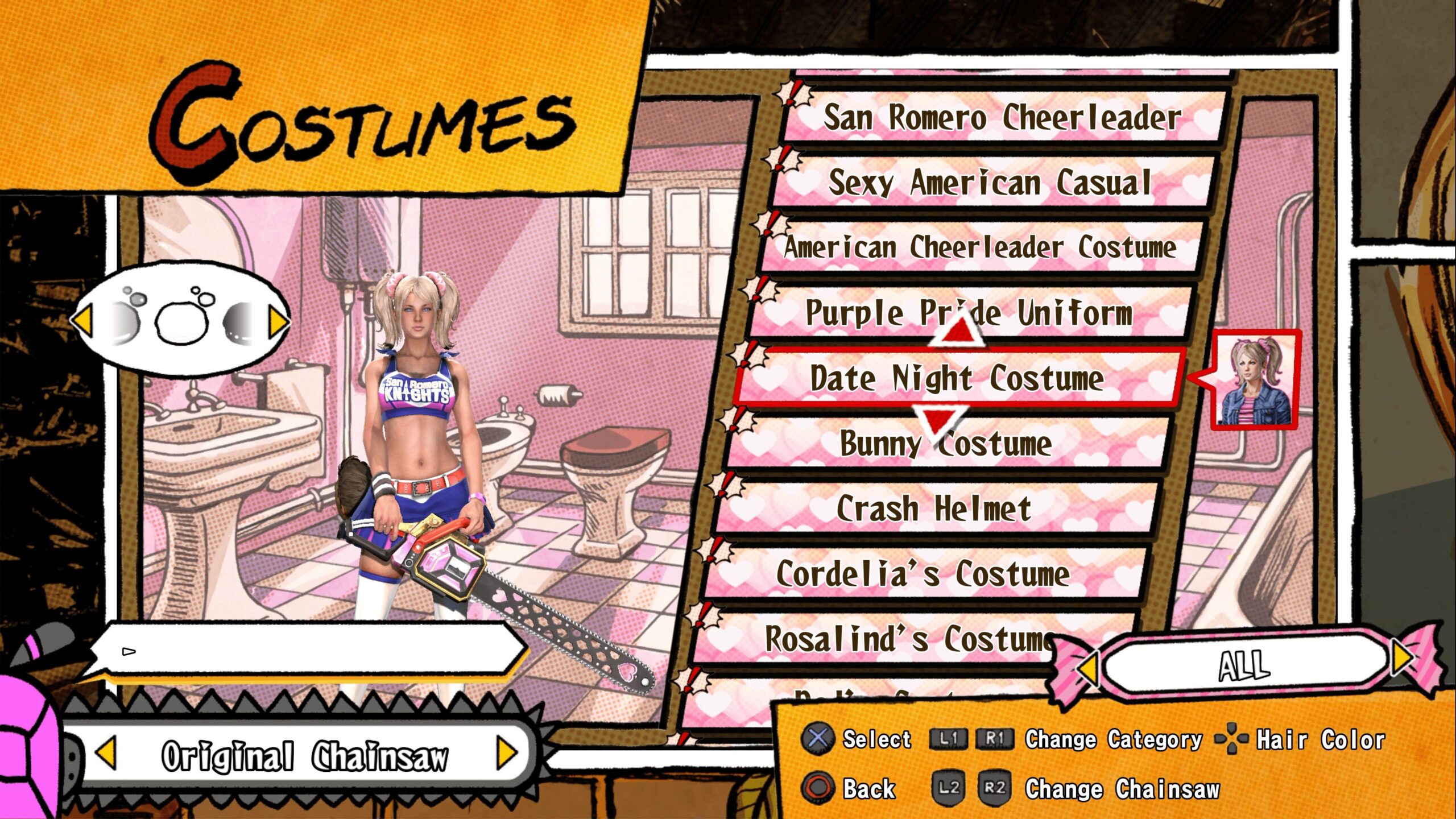
Task: Go to the next category right of ALL
Action: pos(1403,657)
